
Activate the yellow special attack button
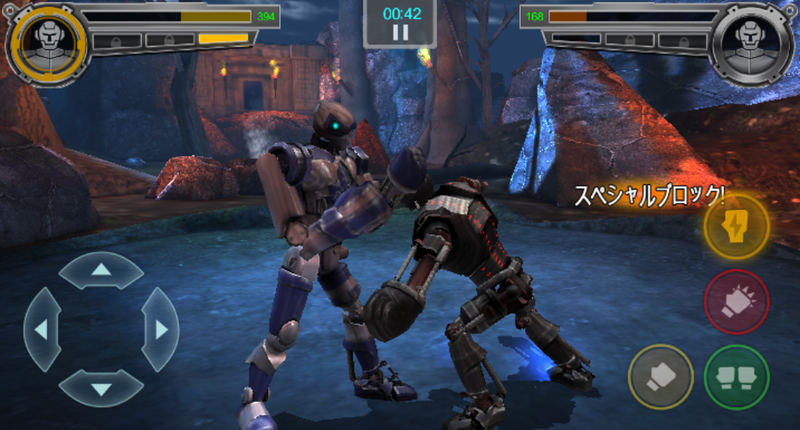736,228
